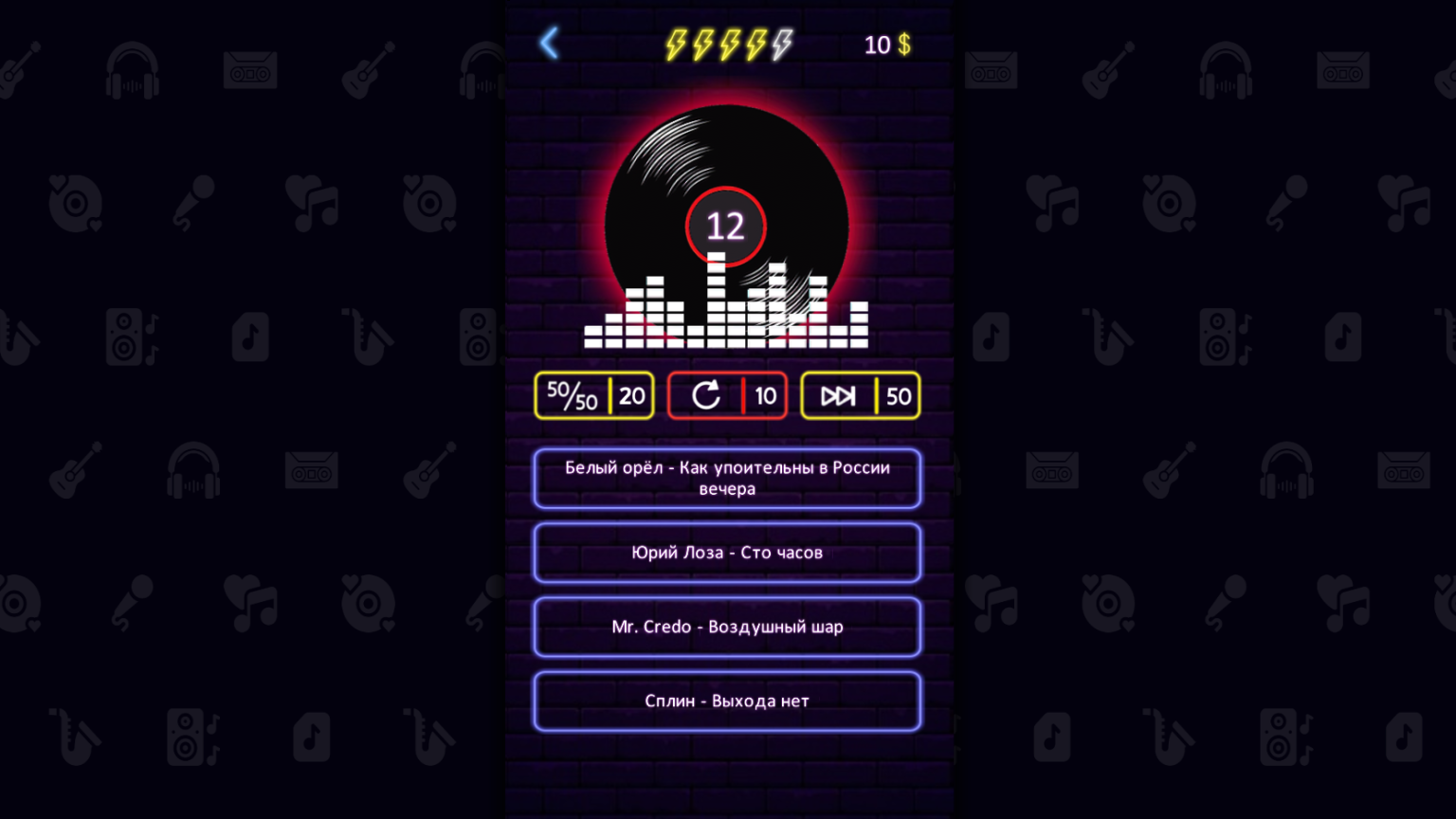This screenshot has height=819, width=1456.
Task: Tap the 50 cost label on skip hint
Action: tap(899, 395)
